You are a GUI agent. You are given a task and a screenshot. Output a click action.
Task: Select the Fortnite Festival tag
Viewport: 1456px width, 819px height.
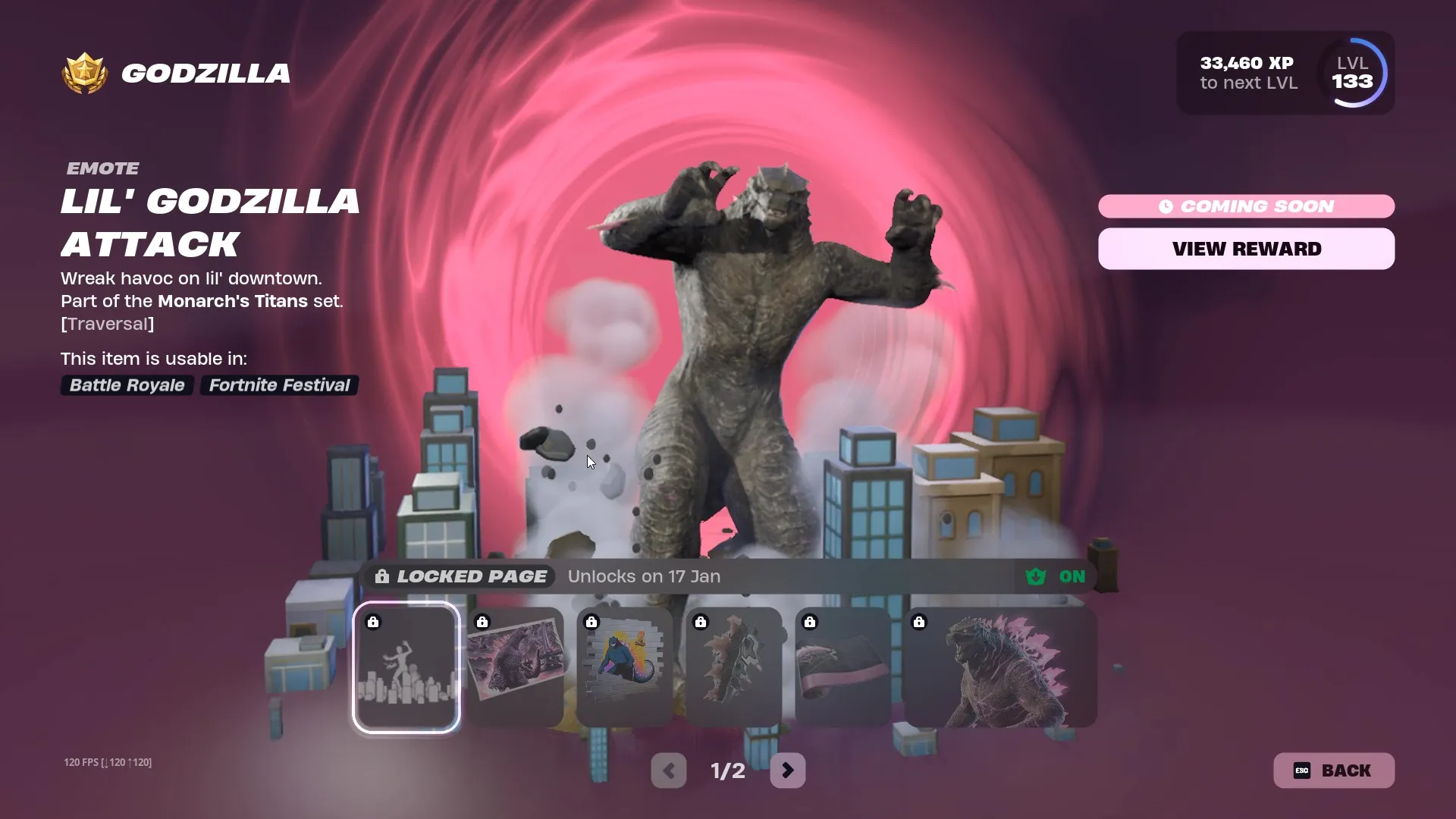coord(278,385)
